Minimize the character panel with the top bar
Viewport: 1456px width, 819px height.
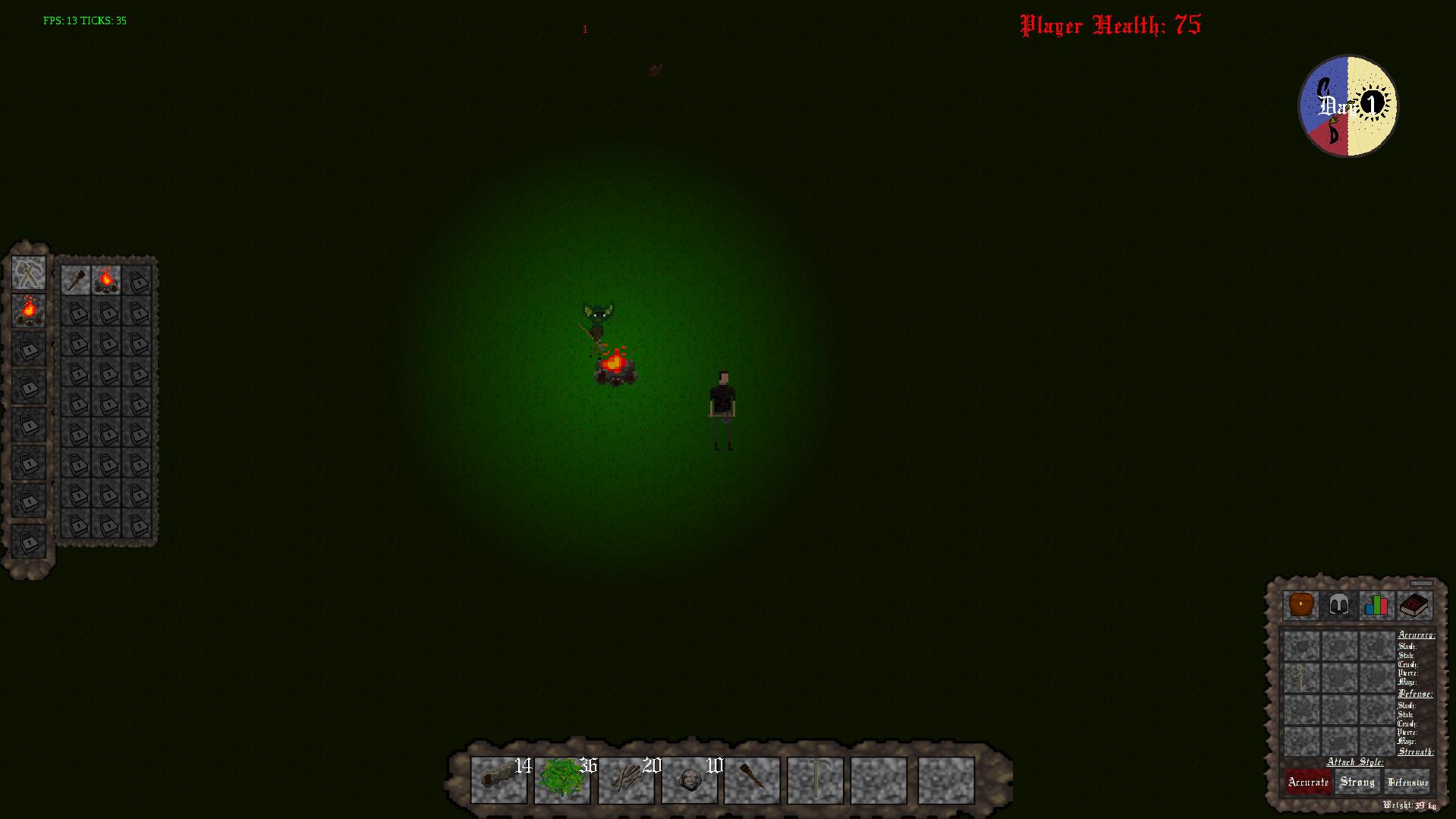pyautogui.click(x=1422, y=584)
